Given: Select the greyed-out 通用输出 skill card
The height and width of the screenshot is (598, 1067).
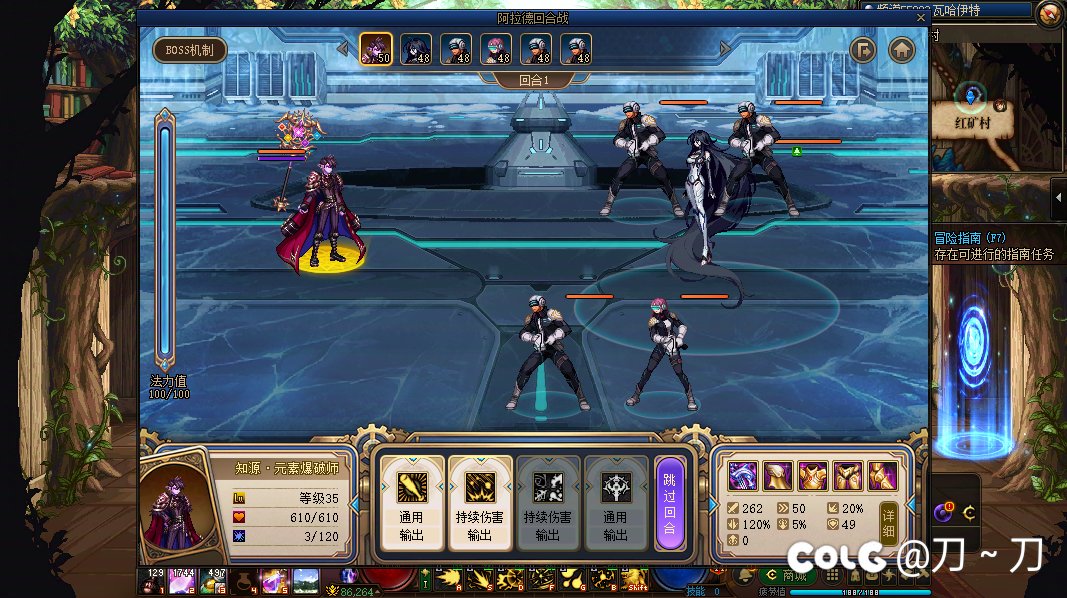Looking at the screenshot, I should (616, 502).
